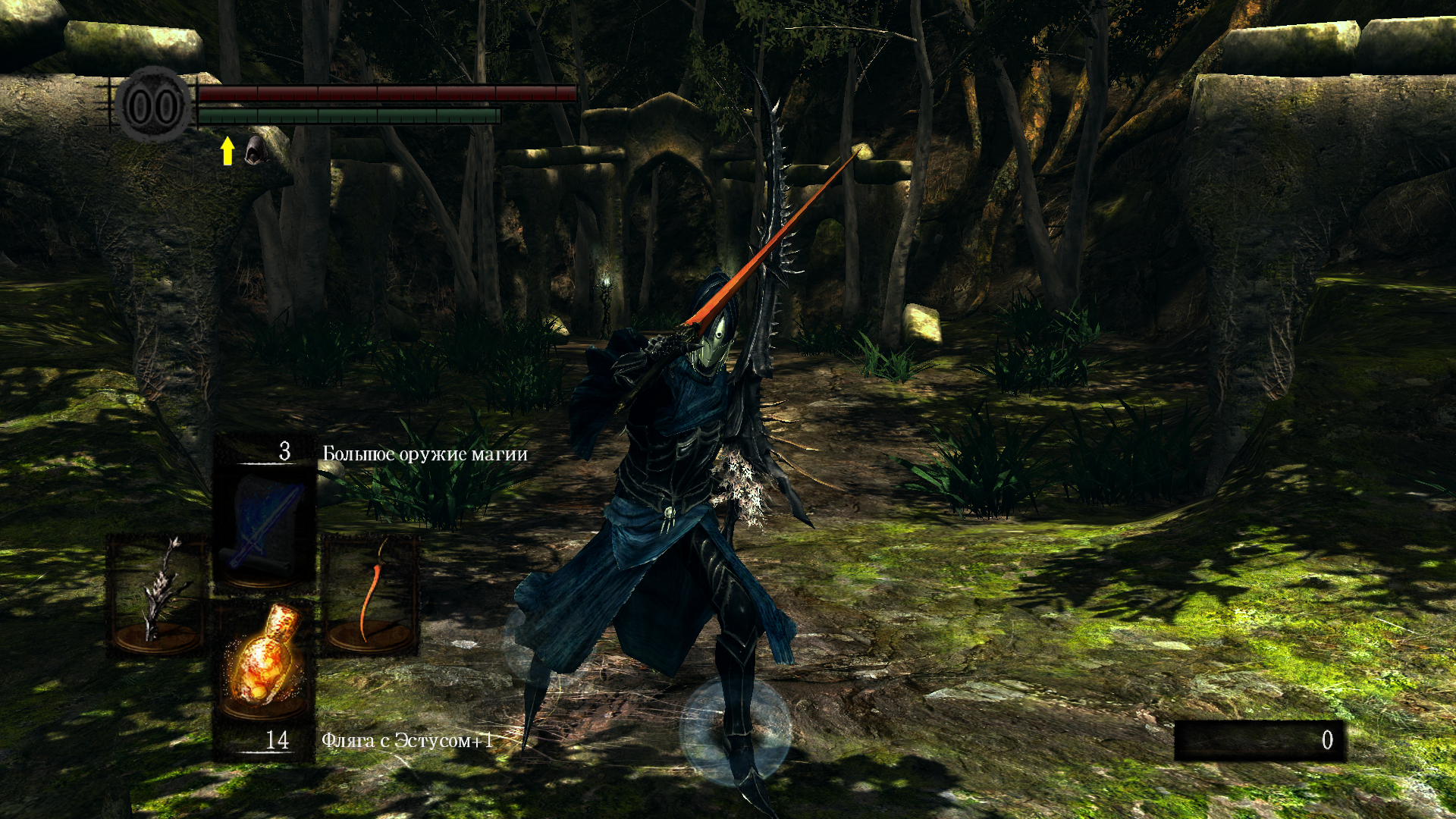Click the left-hand white branch catalyst slot
1456x819 pixels.
[x=157, y=594]
